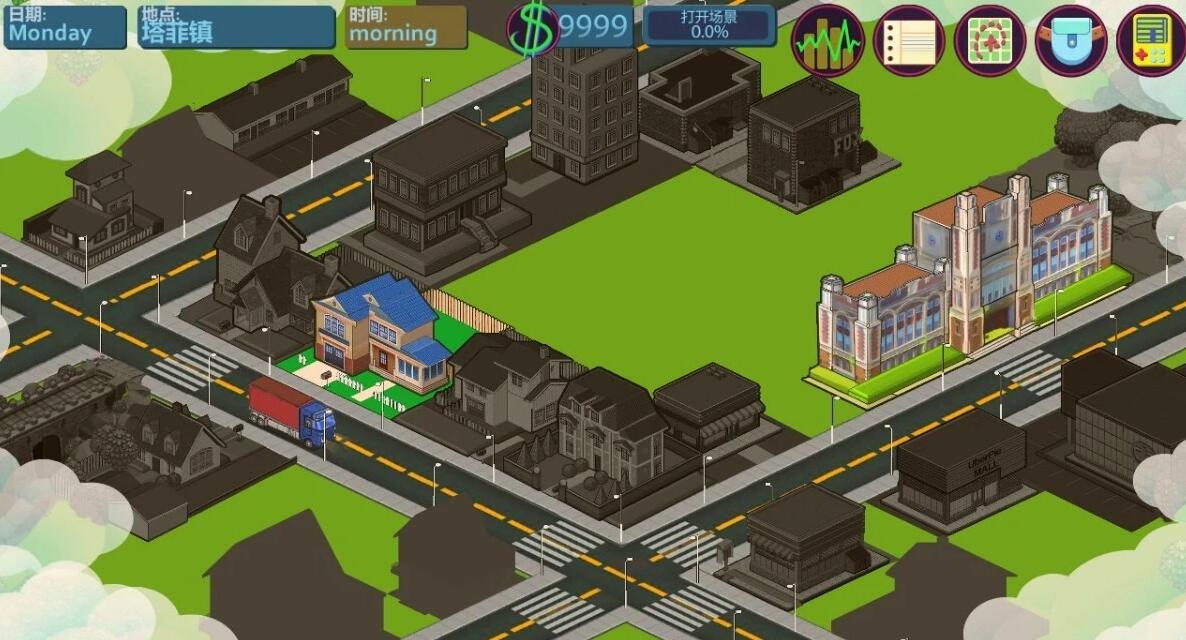The height and width of the screenshot is (640, 1186).
Task: Open the stats chart icon
Action: click(827, 41)
